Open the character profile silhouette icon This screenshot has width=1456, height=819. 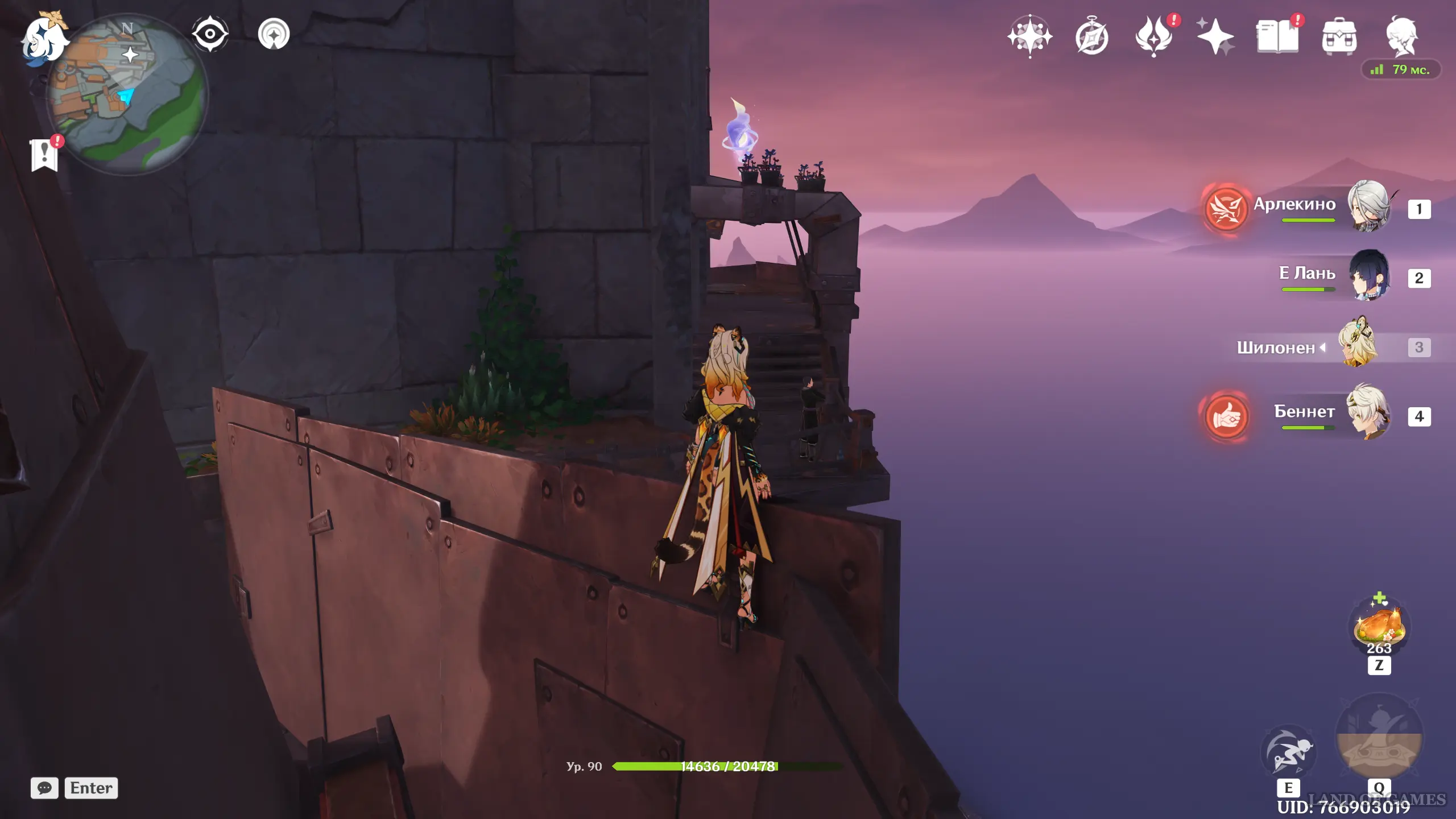(x=1401, y=36)
